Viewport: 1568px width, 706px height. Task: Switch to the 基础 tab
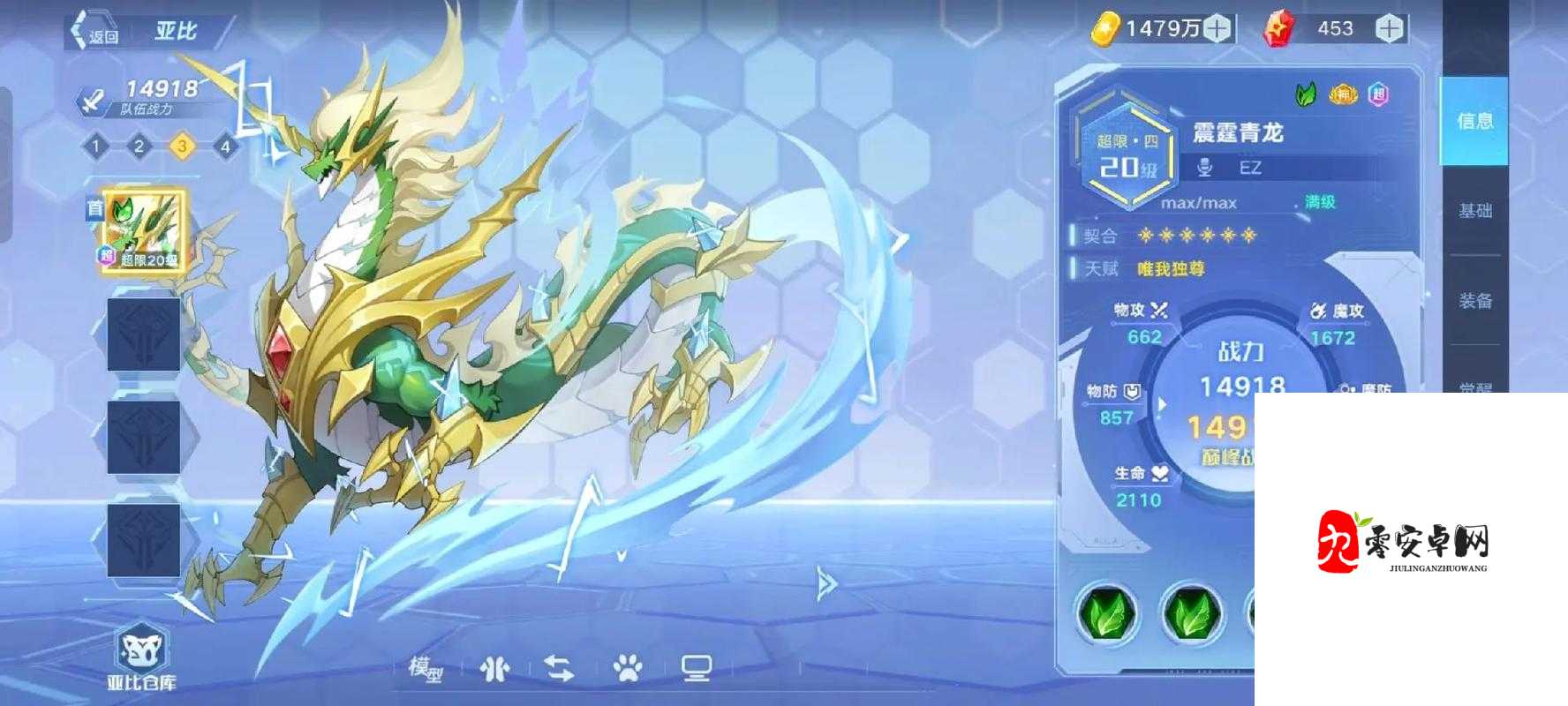coord(1474,213)
